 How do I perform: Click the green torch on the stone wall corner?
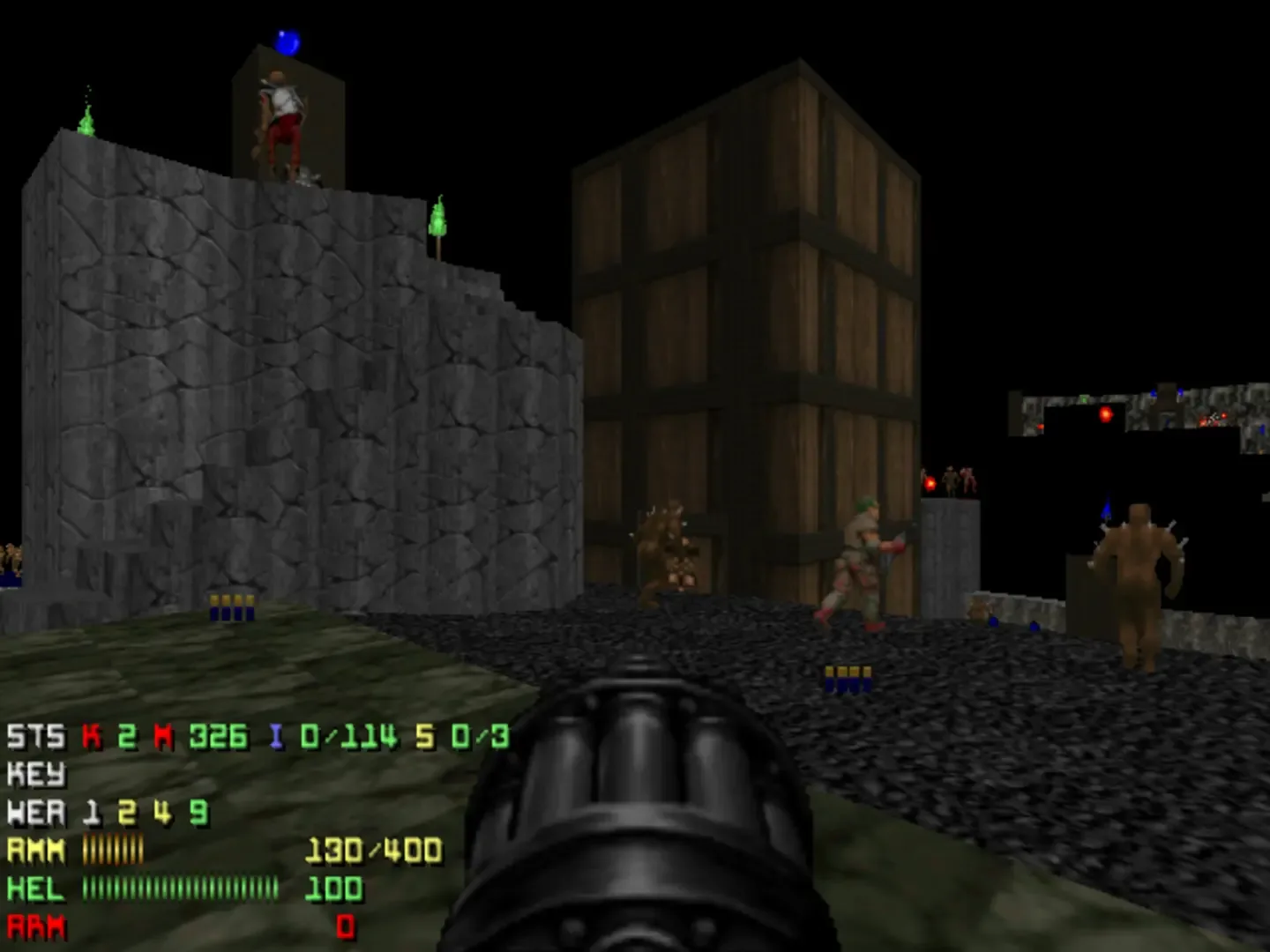440,220
